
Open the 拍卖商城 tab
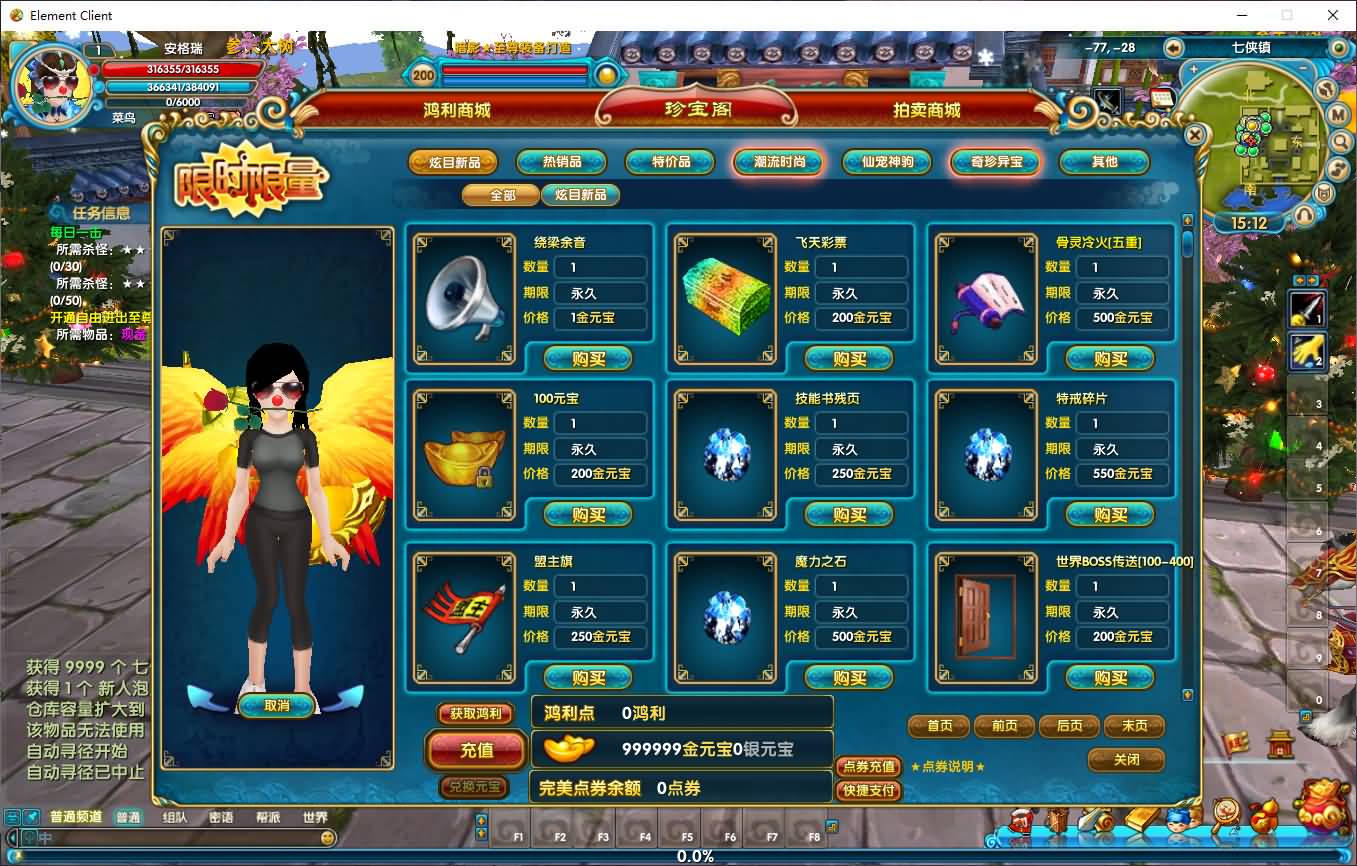[926, 110]
